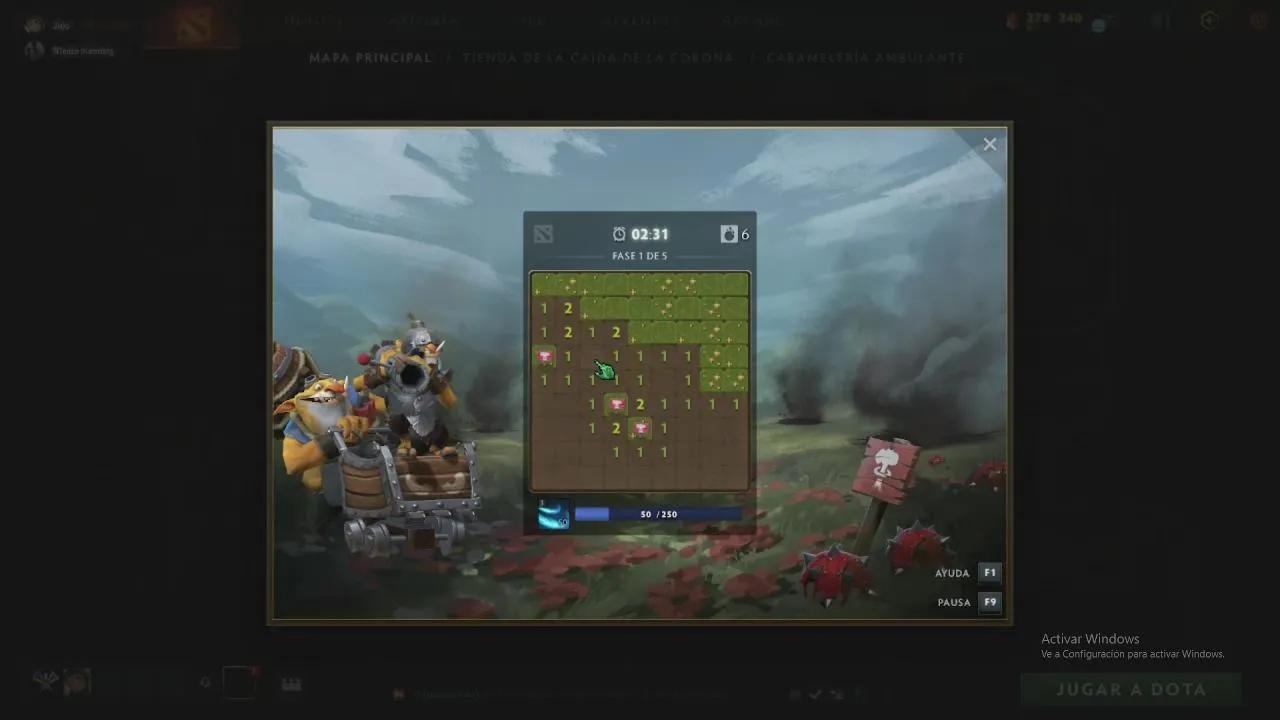Select the TIENDA DE LA CAÍDA DE LA CORONA tab
The width and height of the screenshot is (1280, 720).
pyautogui.click(x=596, y=57)
